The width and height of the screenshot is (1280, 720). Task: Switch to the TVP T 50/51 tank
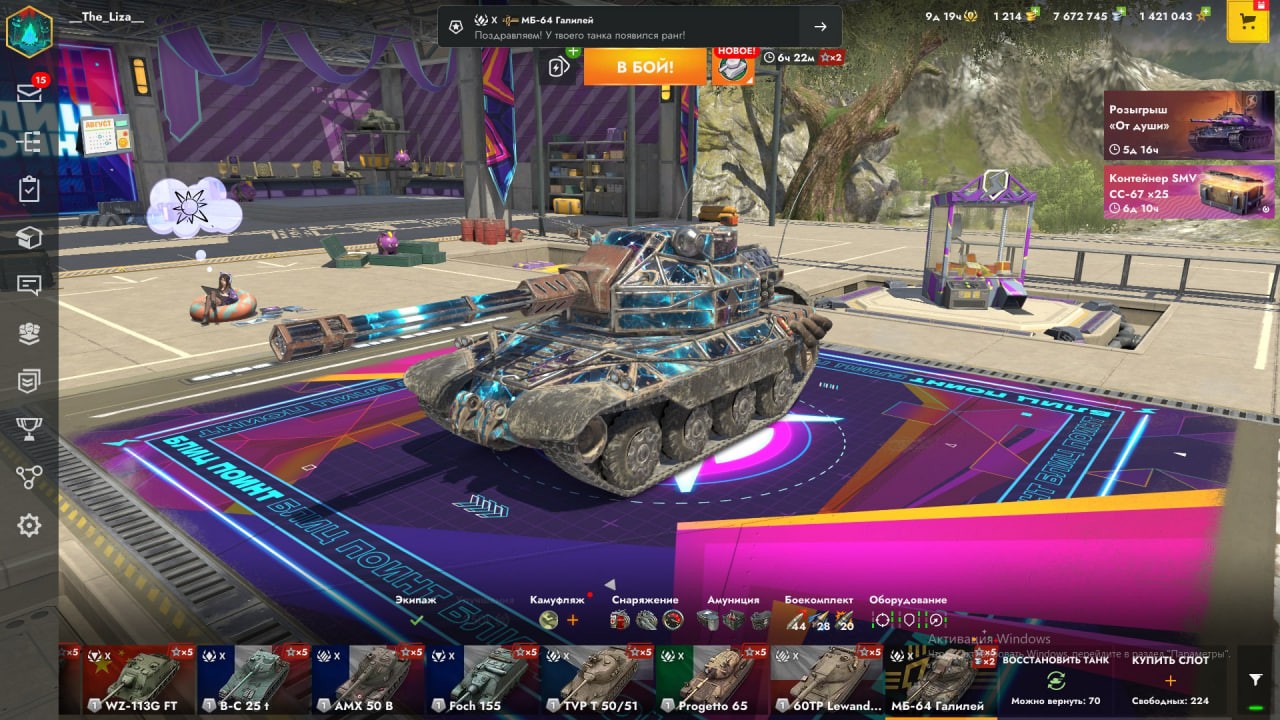597,680
